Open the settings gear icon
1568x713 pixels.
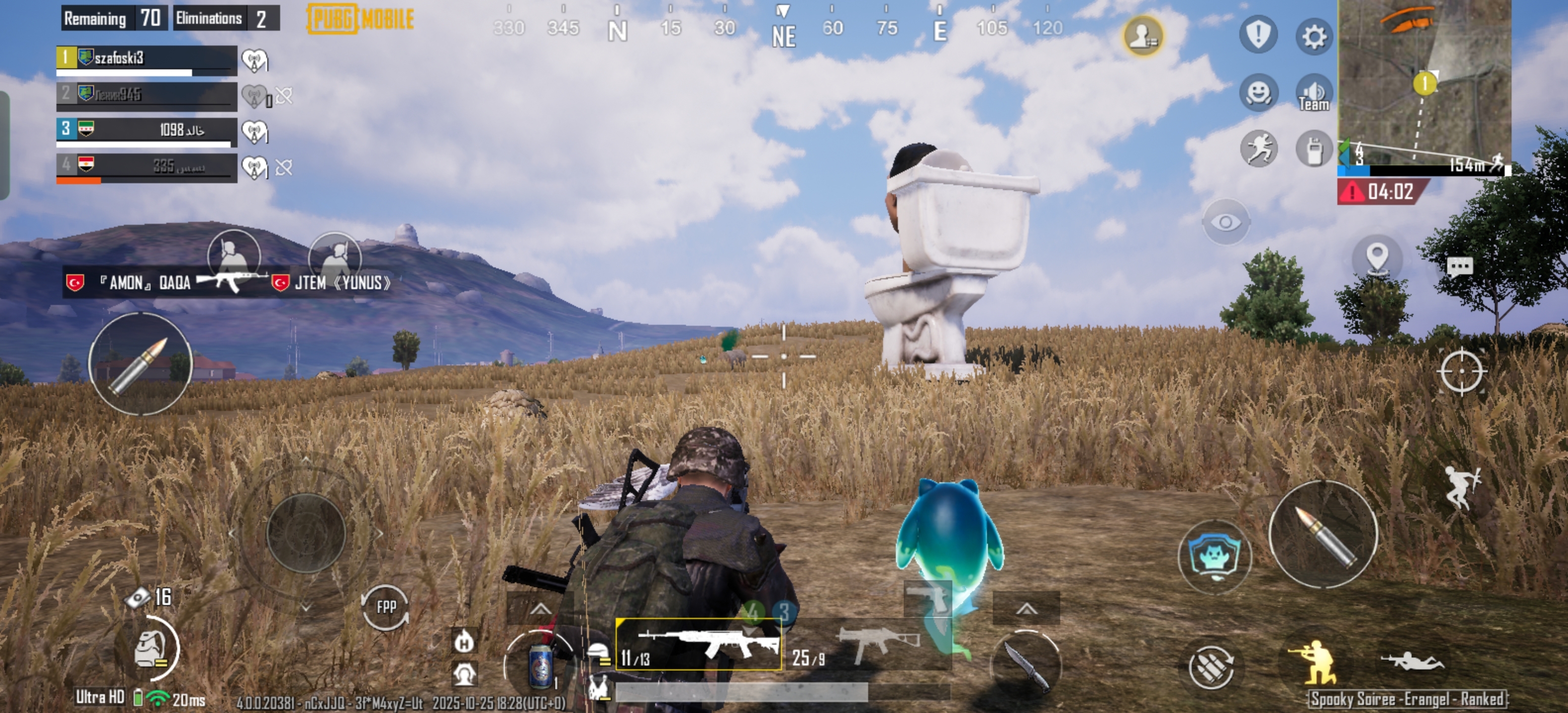(1314, 37)
